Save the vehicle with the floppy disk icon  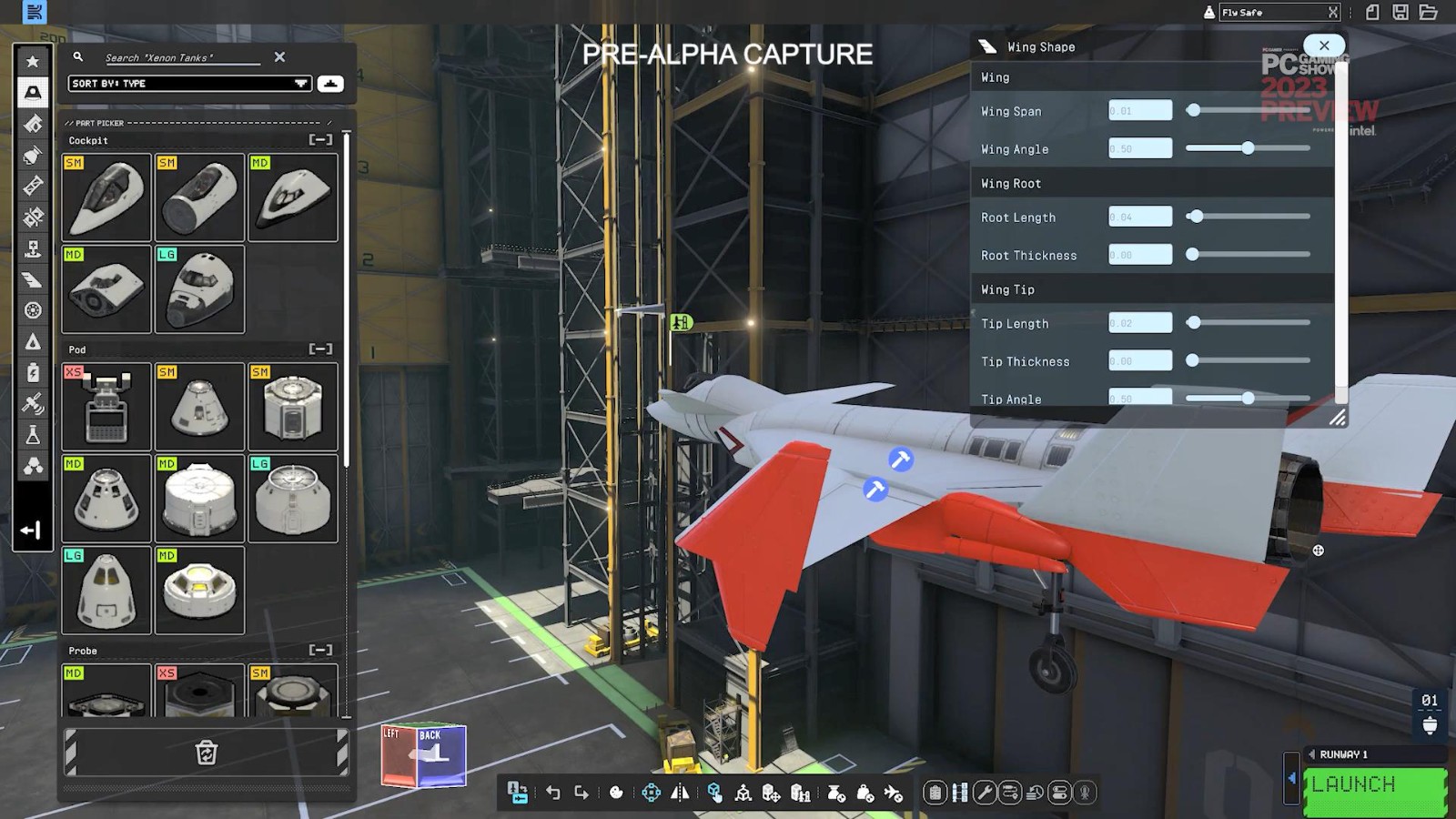(x=1400, y=12)
